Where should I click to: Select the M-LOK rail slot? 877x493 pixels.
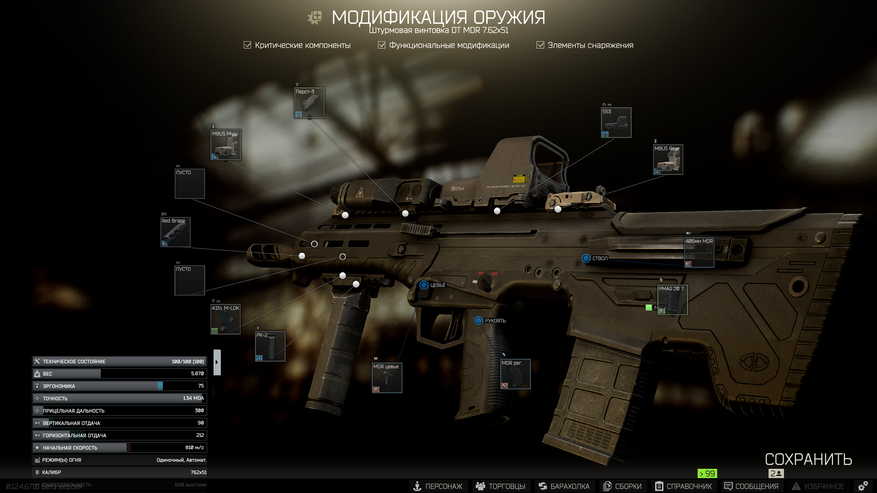click(225, 319)
